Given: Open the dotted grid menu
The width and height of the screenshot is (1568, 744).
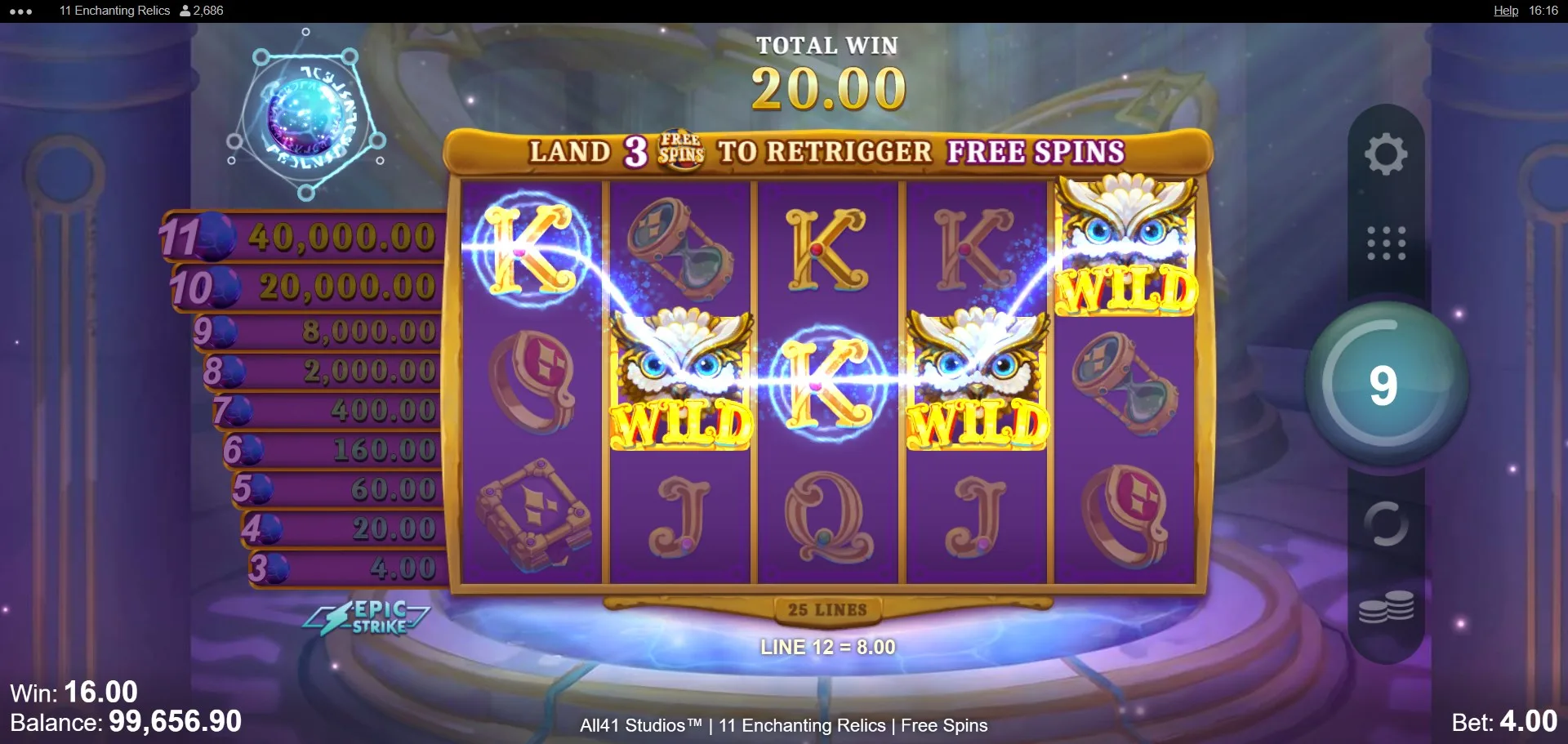Looking at the screenshot, I should pos(1386,243).
